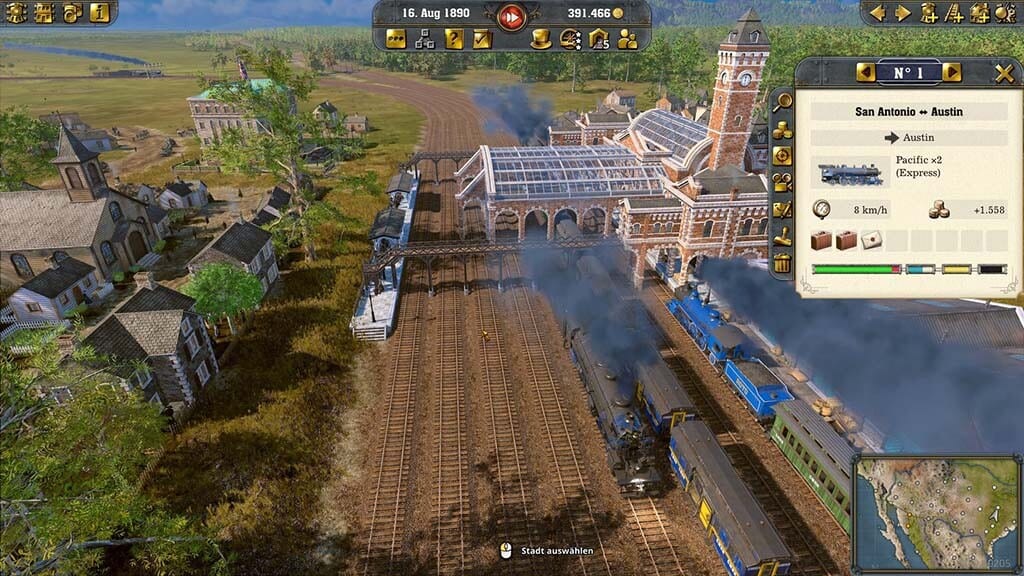1024x576 pixels.
Task: Open the gold coins tab on train panel
Action: point(782,129)
